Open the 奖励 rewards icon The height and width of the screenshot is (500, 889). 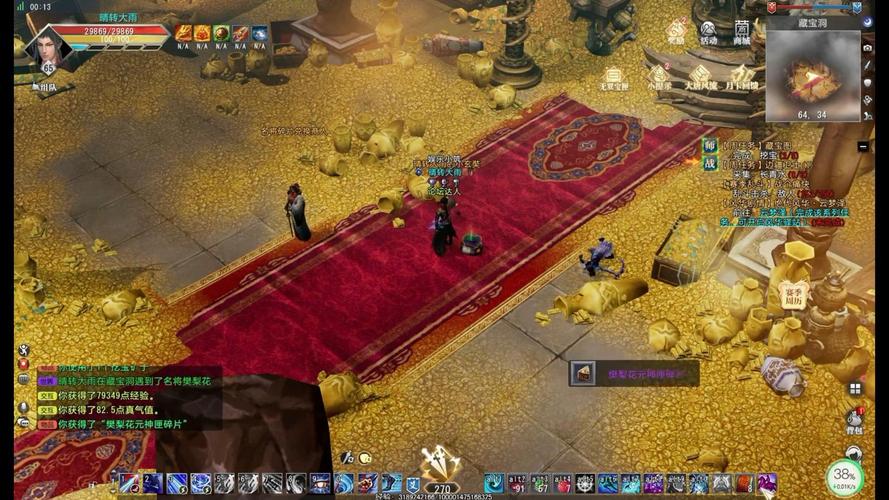677,31
